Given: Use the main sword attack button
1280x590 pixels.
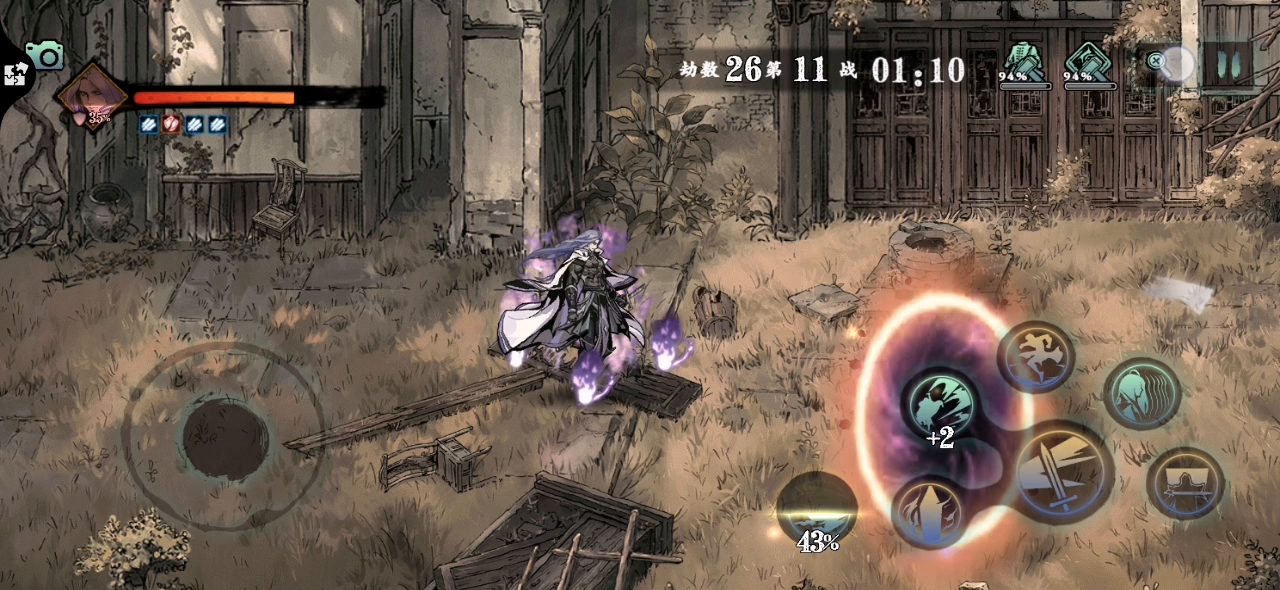Looking at the screenshot, I should click(1061, 471).
